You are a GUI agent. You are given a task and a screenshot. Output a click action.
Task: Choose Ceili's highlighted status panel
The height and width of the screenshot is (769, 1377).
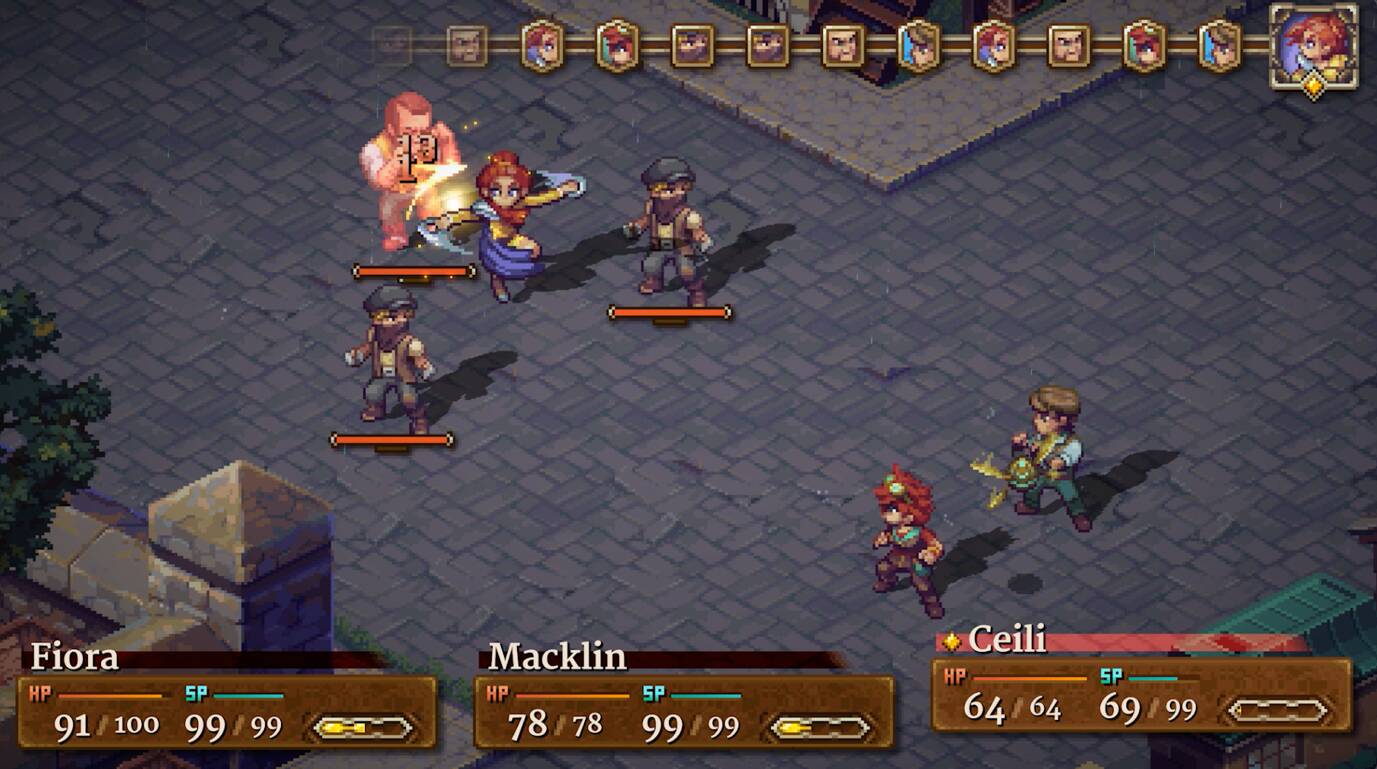pos(1141,694)
